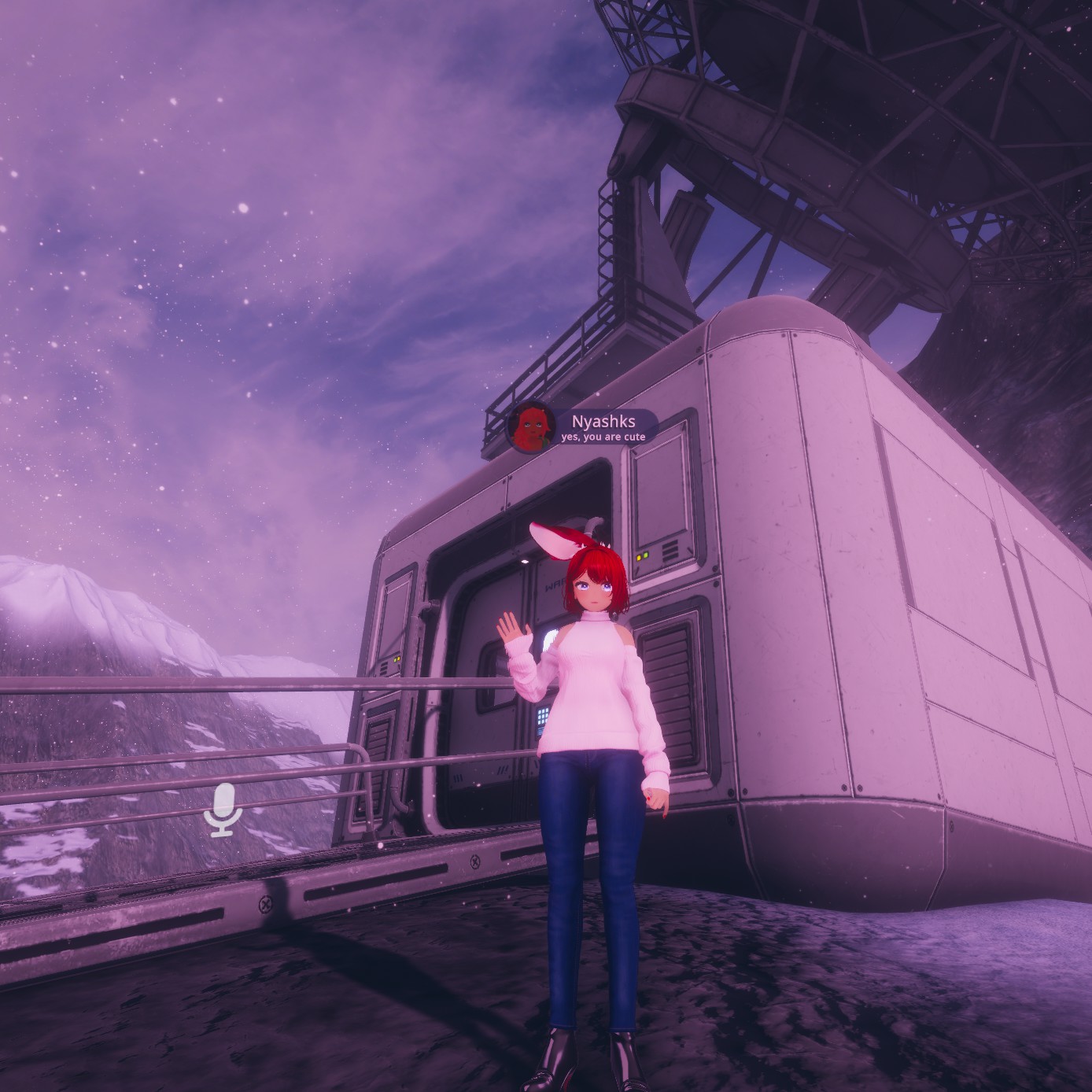
Task: Select the Nyashks player nameplate
Action: pyautogui.click(x=604, y=427)
